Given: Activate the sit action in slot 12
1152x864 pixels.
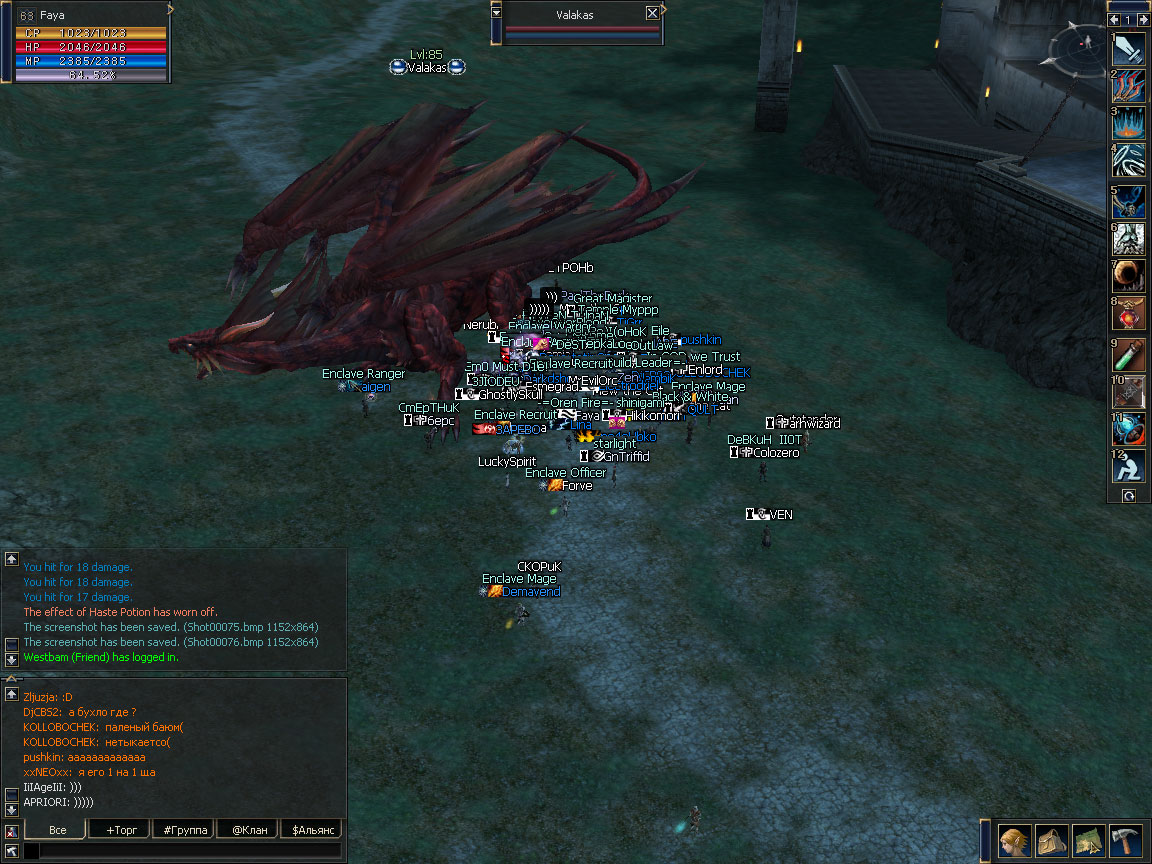Looking at the screenshot, I should pyautogui.click(x=1130, y=467).
